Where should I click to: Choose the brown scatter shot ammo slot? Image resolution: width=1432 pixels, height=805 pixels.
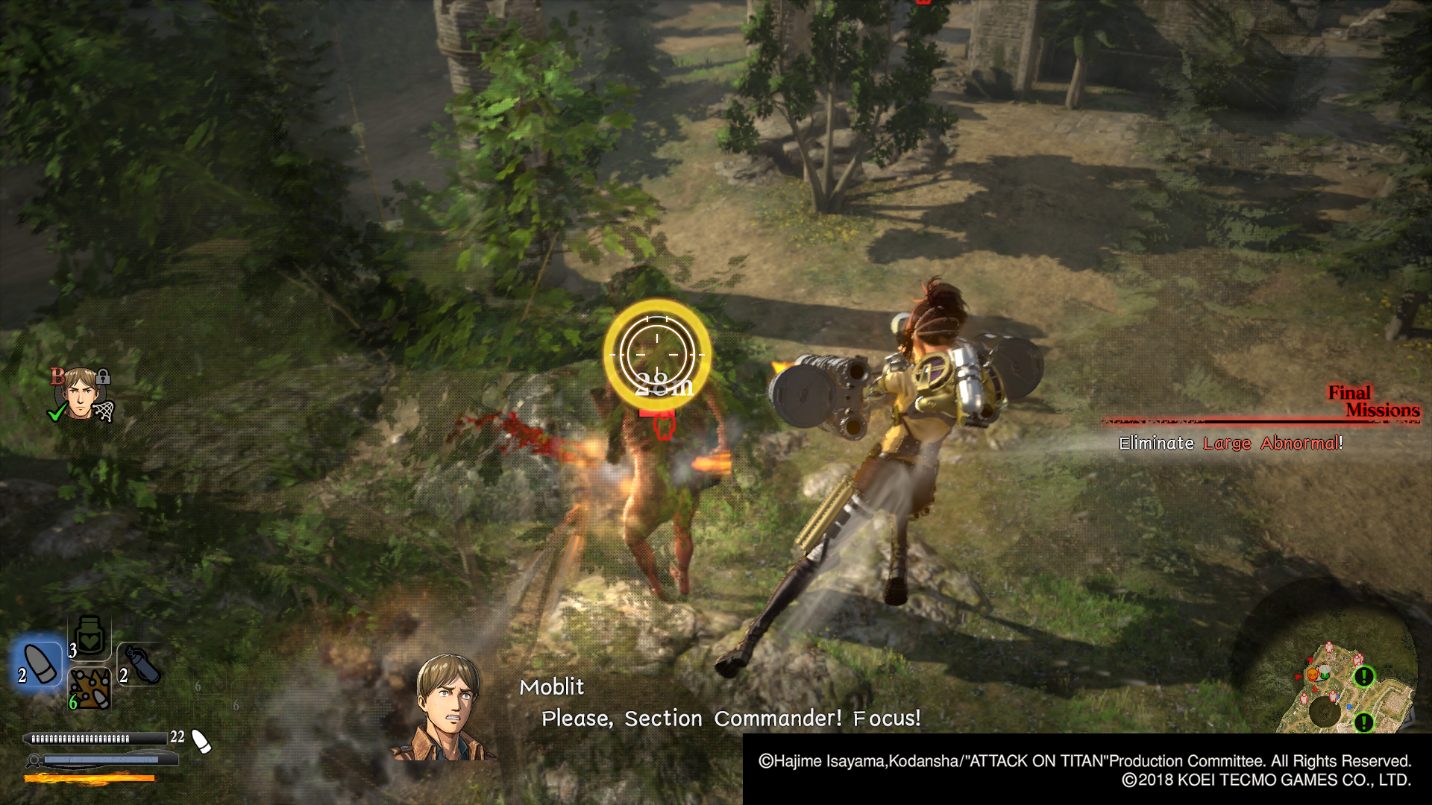(x=90, y=689)
